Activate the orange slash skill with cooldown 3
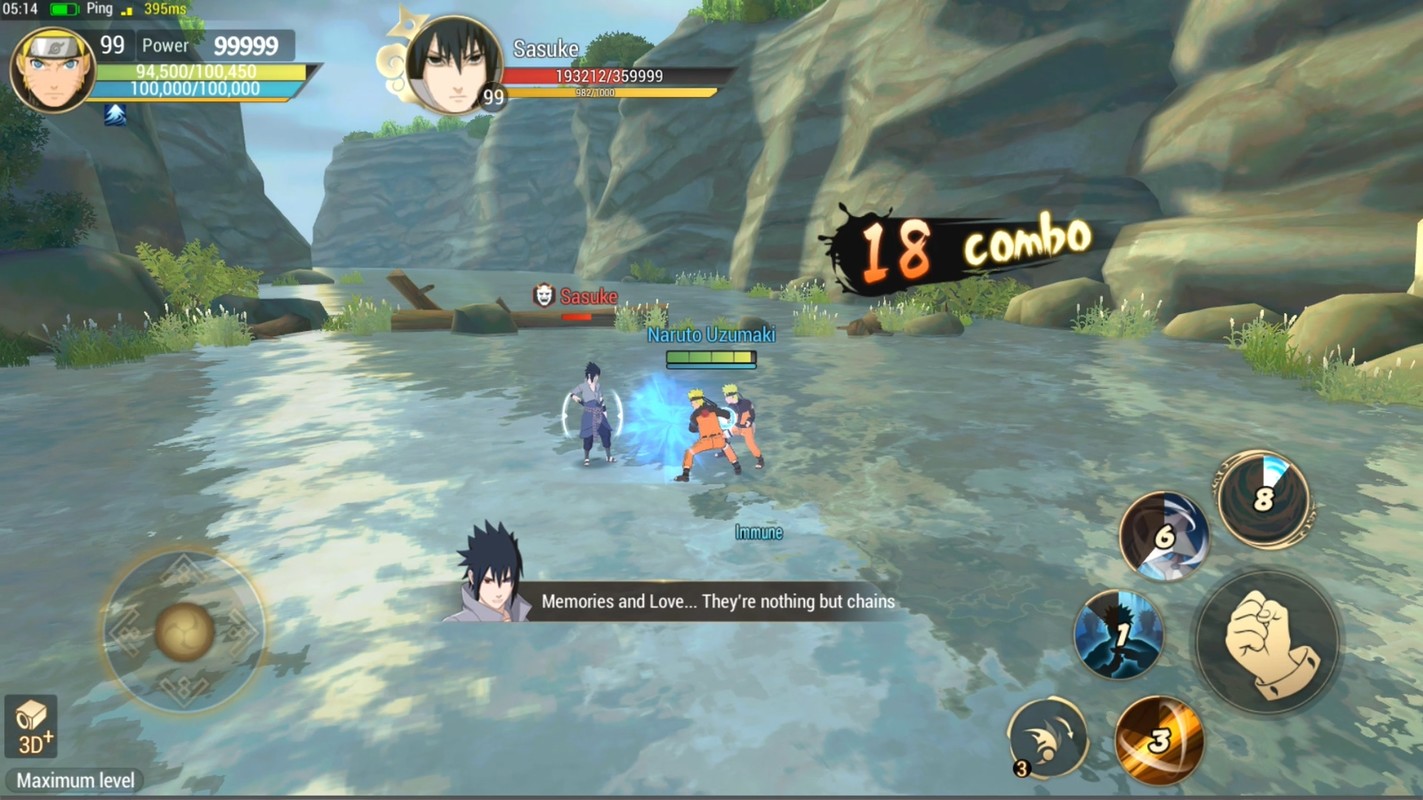 pyautogui.click(x=1159, y=741)
